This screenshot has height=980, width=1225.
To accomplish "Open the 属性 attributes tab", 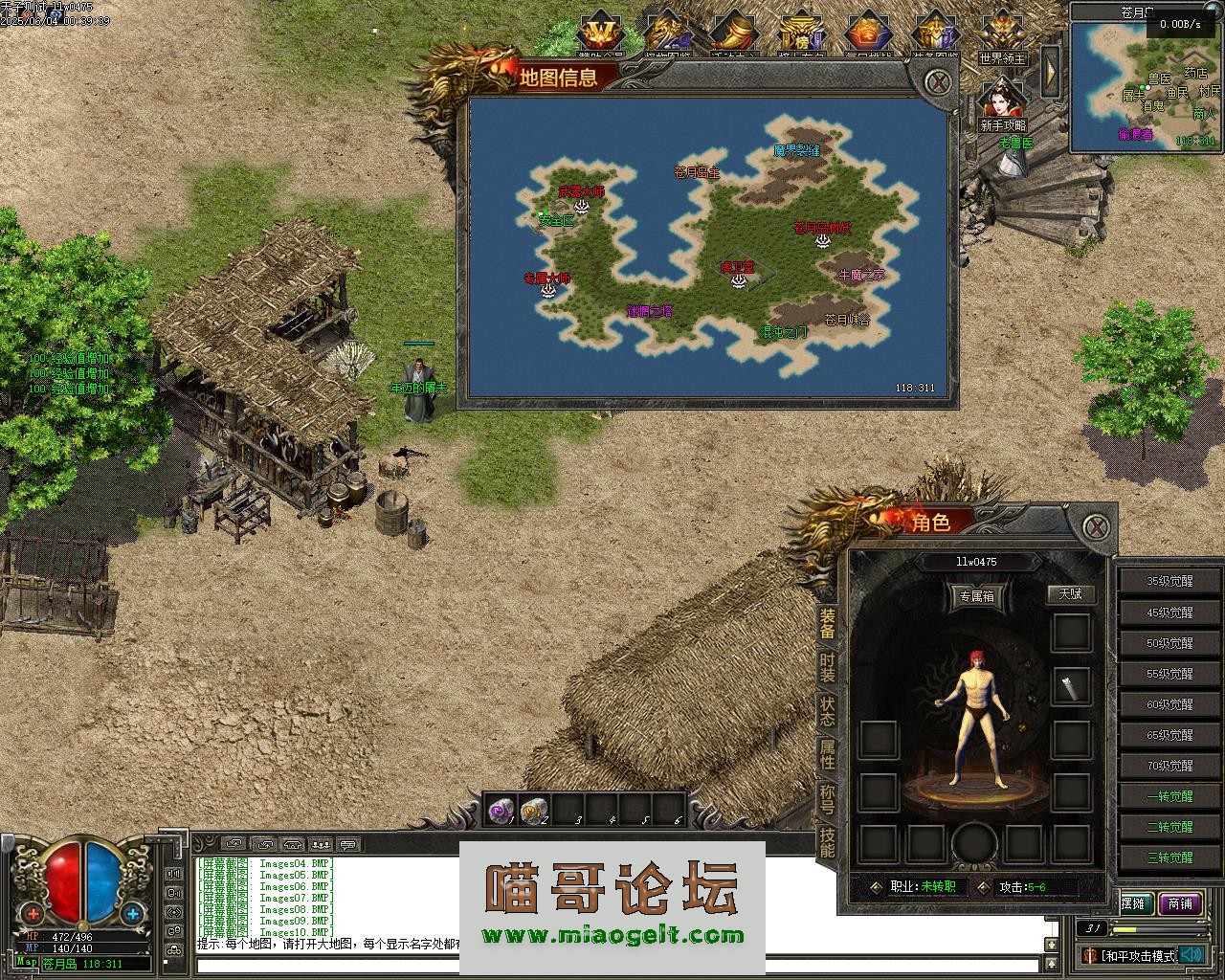I will pos(827,754).
